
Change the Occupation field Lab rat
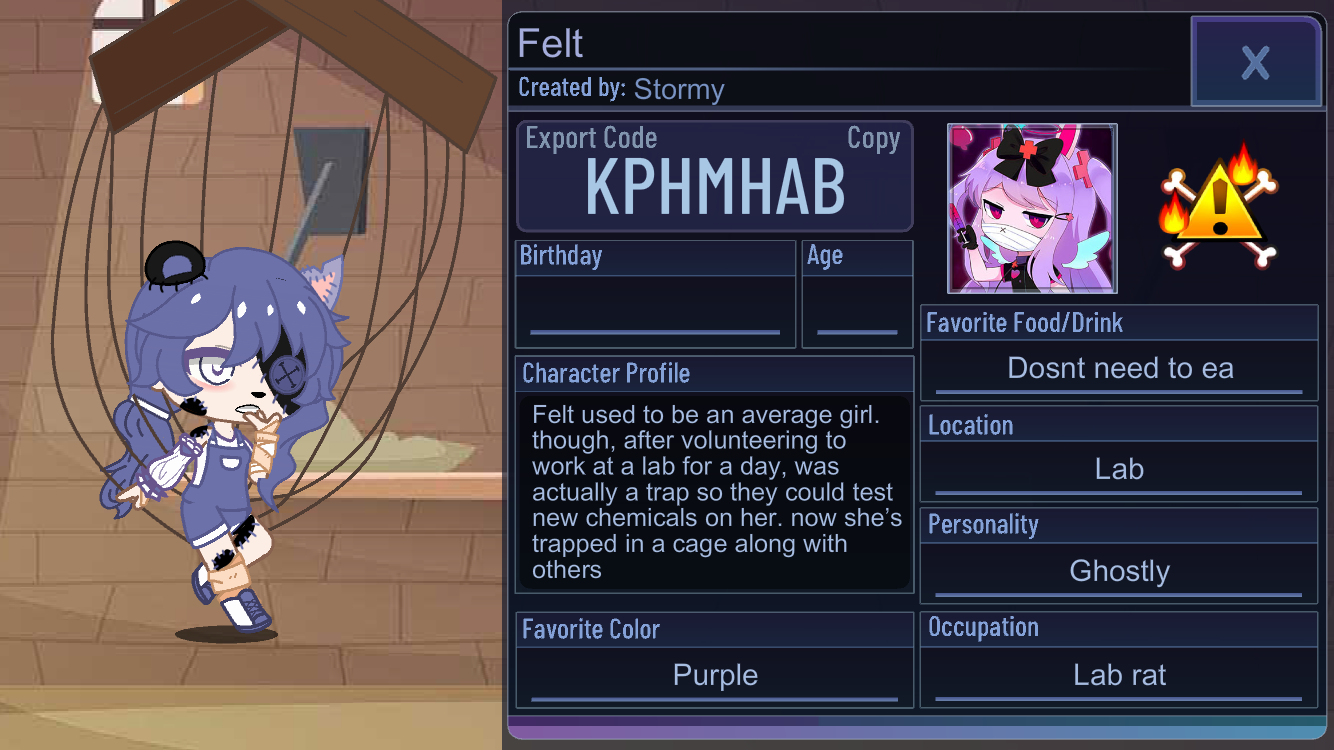(1119, 676)
